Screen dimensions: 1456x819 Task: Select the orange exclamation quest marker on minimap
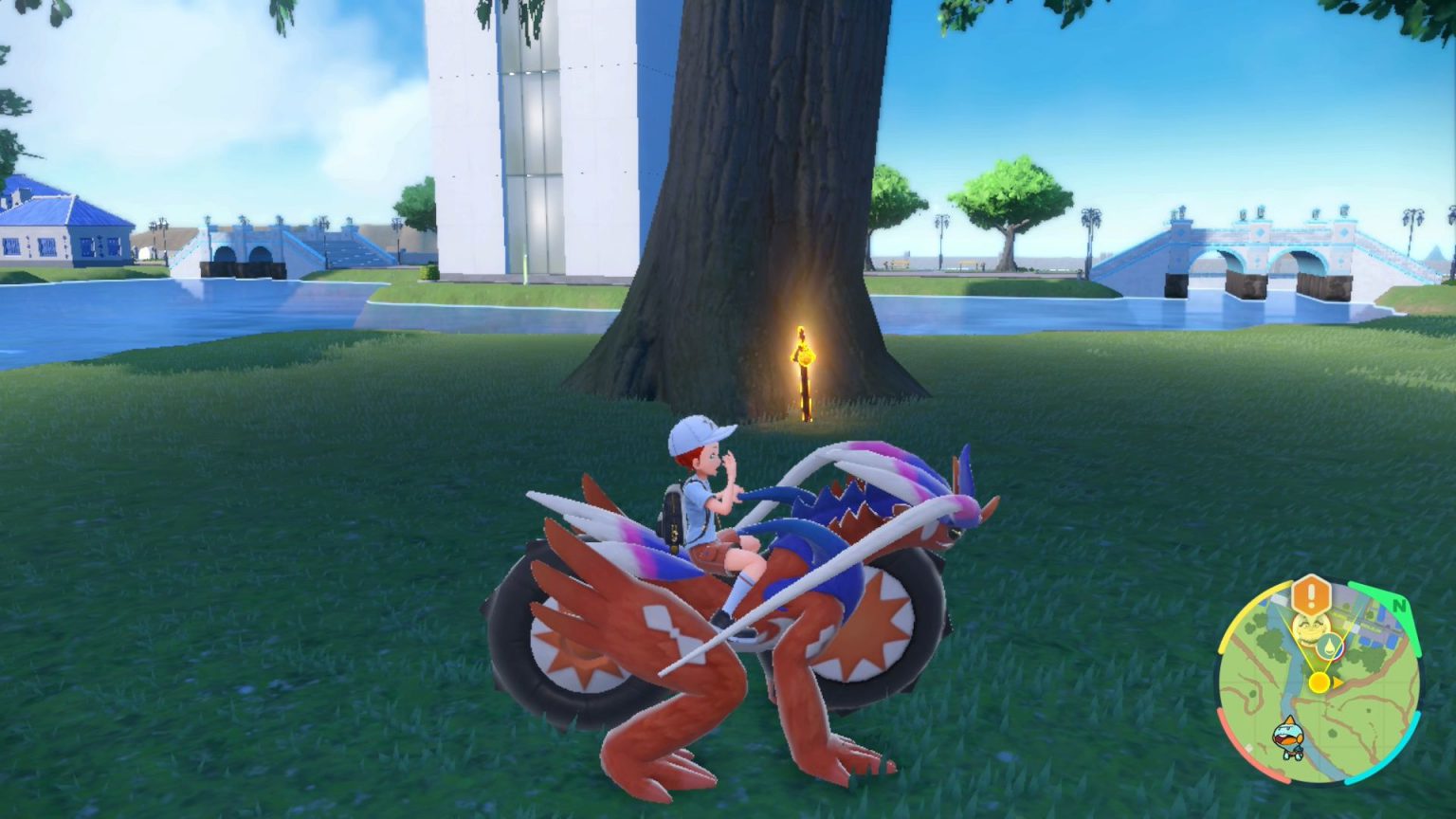pos(1312,594)
